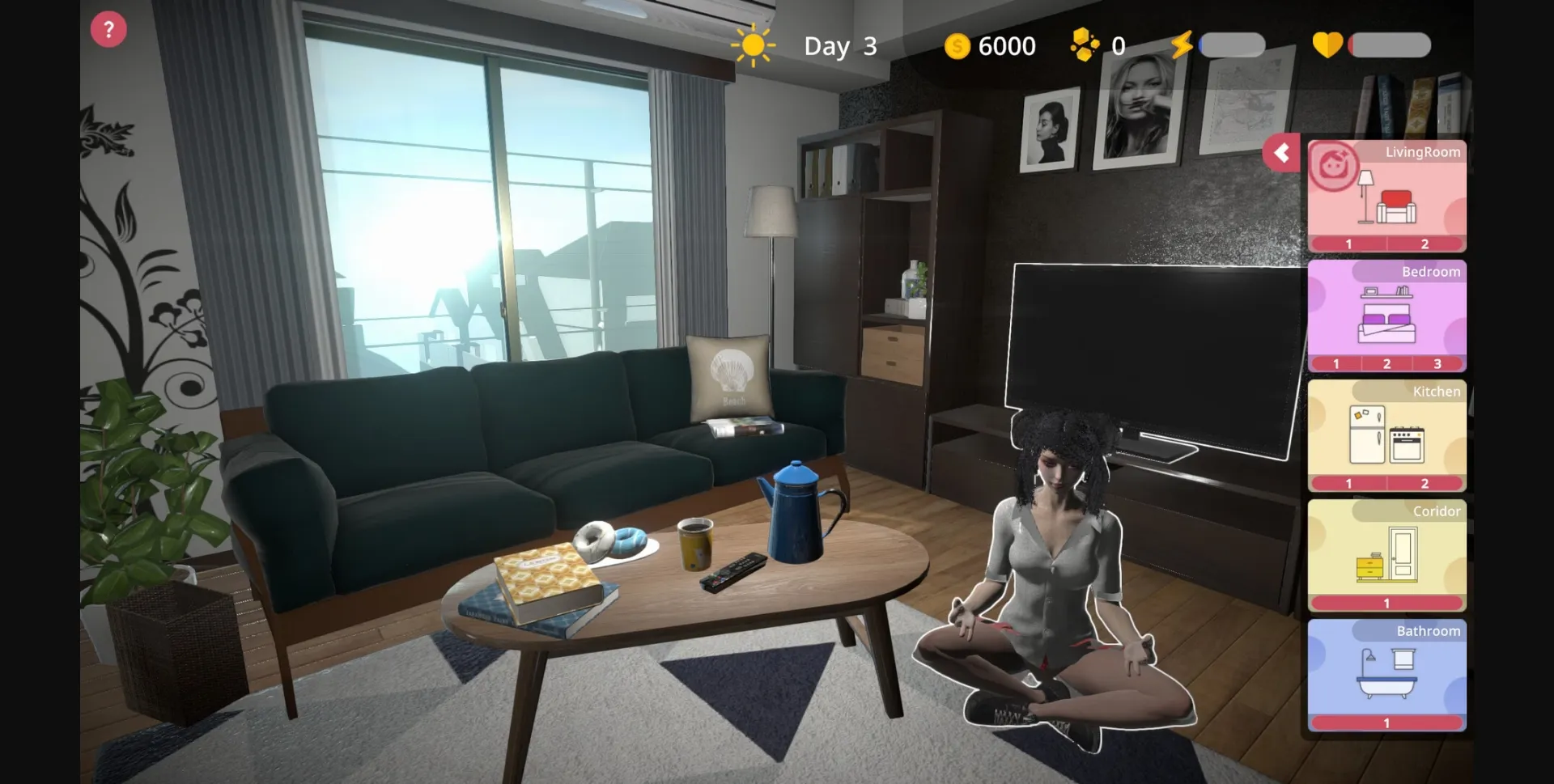The image size is (1554, 784).
Task: Click the lightning energy icon
Action: point(1182,45)
